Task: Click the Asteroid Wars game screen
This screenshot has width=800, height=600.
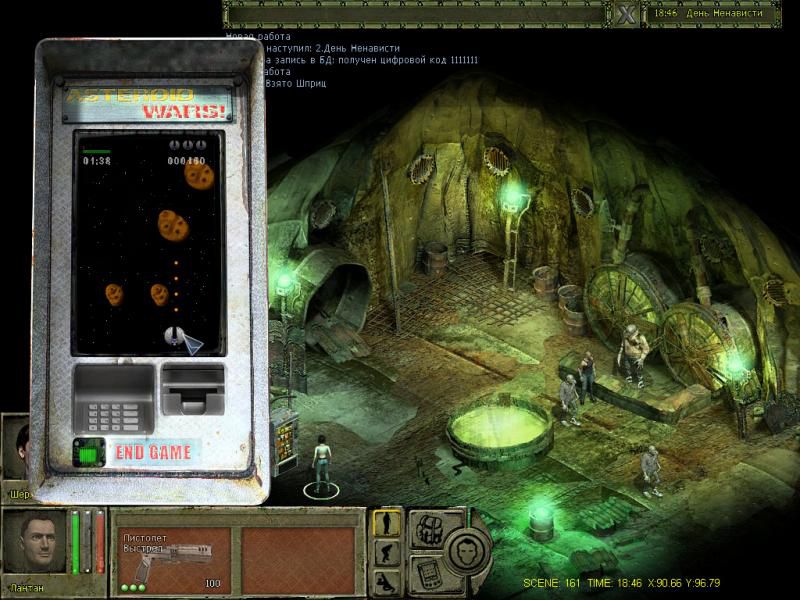Action: 147,244
